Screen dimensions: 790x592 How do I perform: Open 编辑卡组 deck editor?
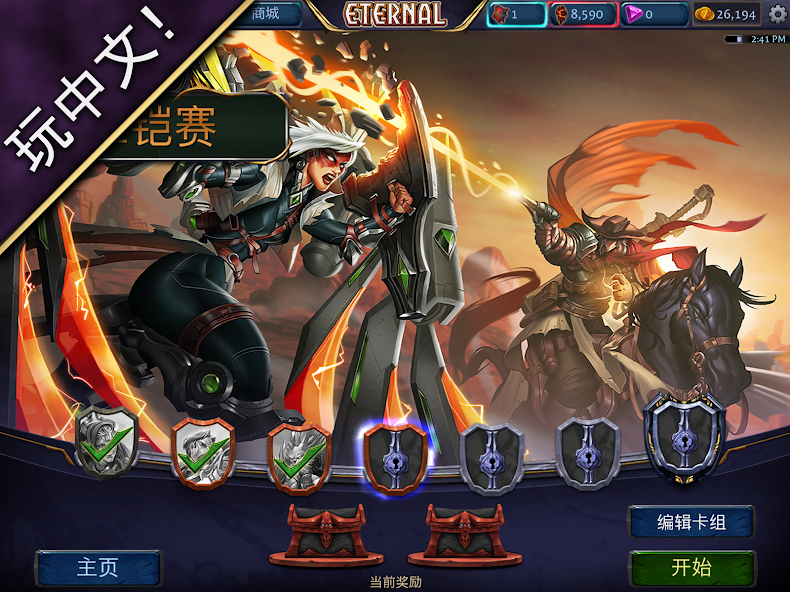(691, 521)
